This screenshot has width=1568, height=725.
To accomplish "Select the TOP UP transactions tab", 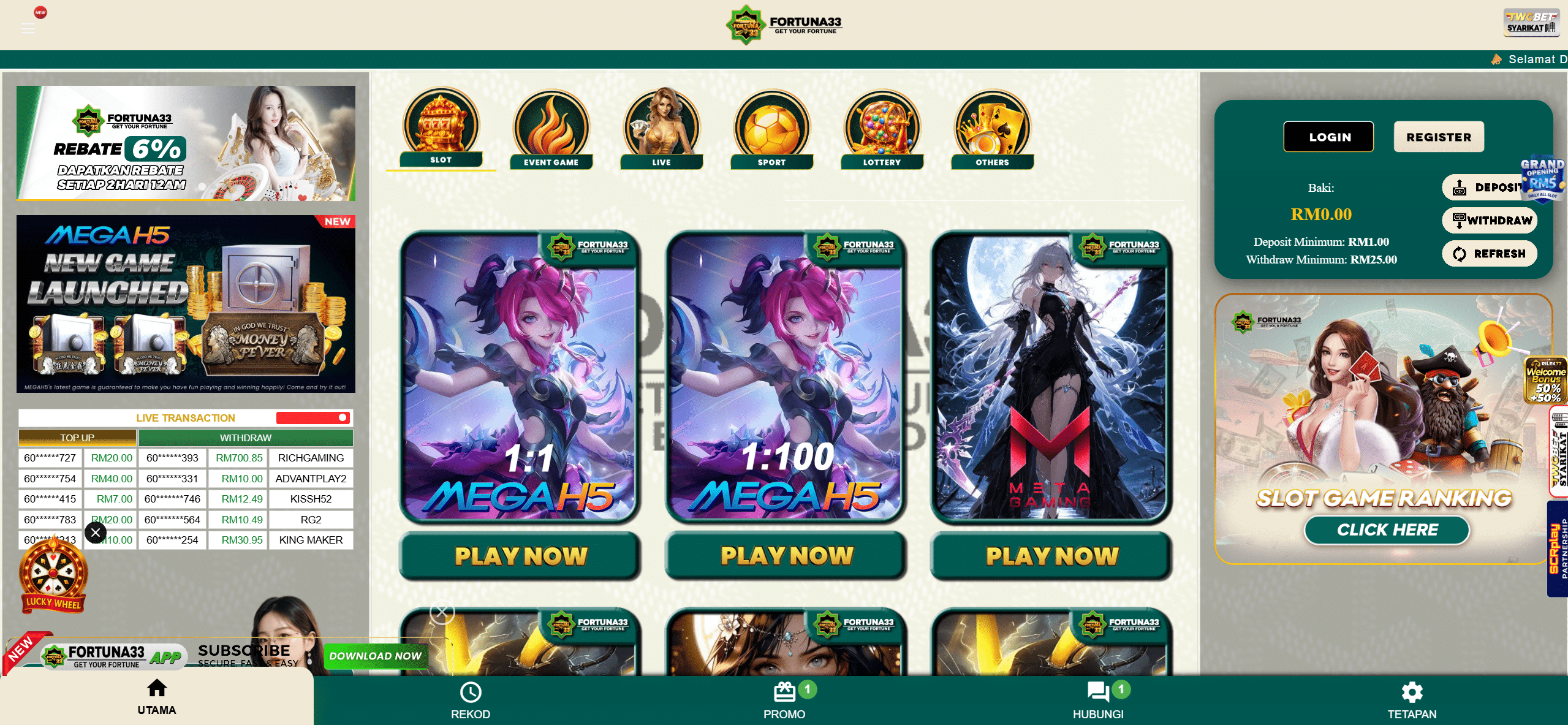I will point(77,438).
